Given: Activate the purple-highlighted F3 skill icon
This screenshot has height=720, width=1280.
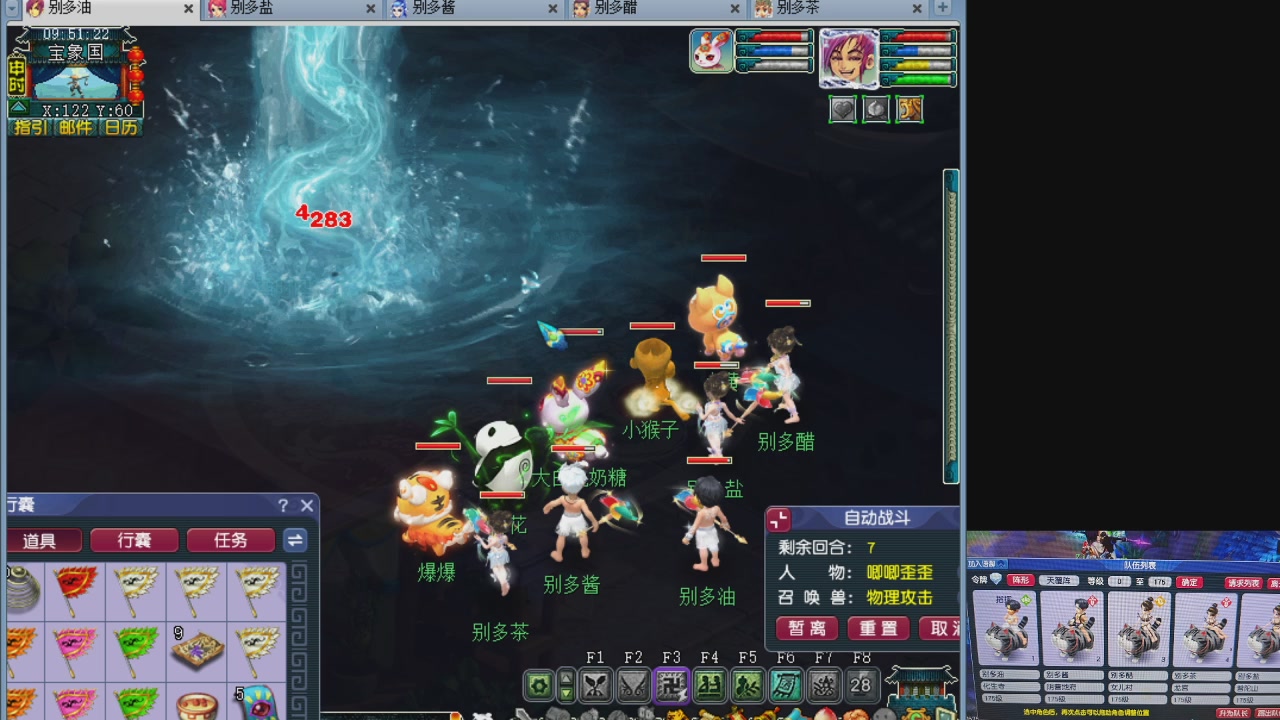Looking at the screenshot, I should point(670,685).
